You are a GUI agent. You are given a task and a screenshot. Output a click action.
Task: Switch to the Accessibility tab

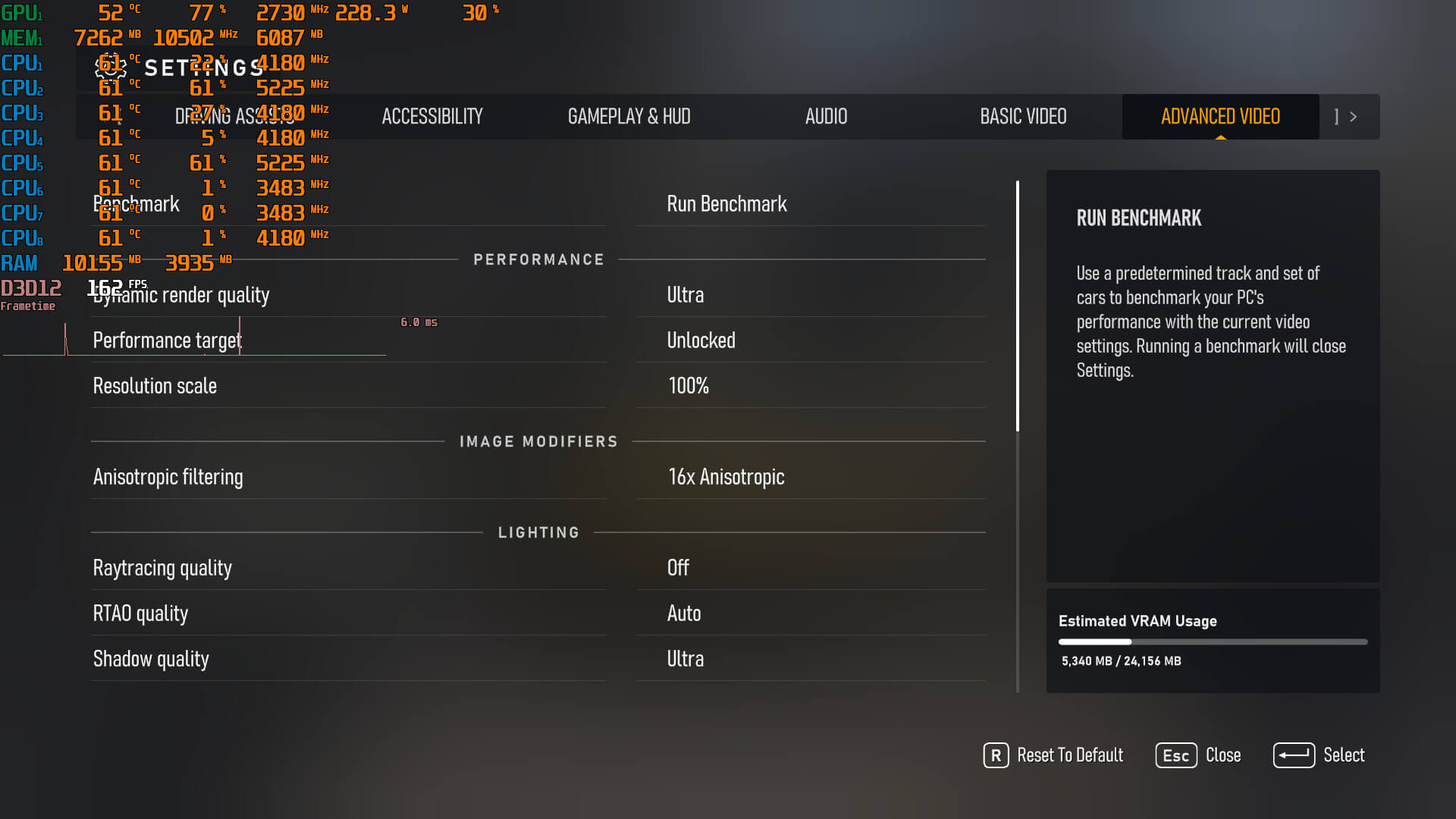click(x=432, y=117)
